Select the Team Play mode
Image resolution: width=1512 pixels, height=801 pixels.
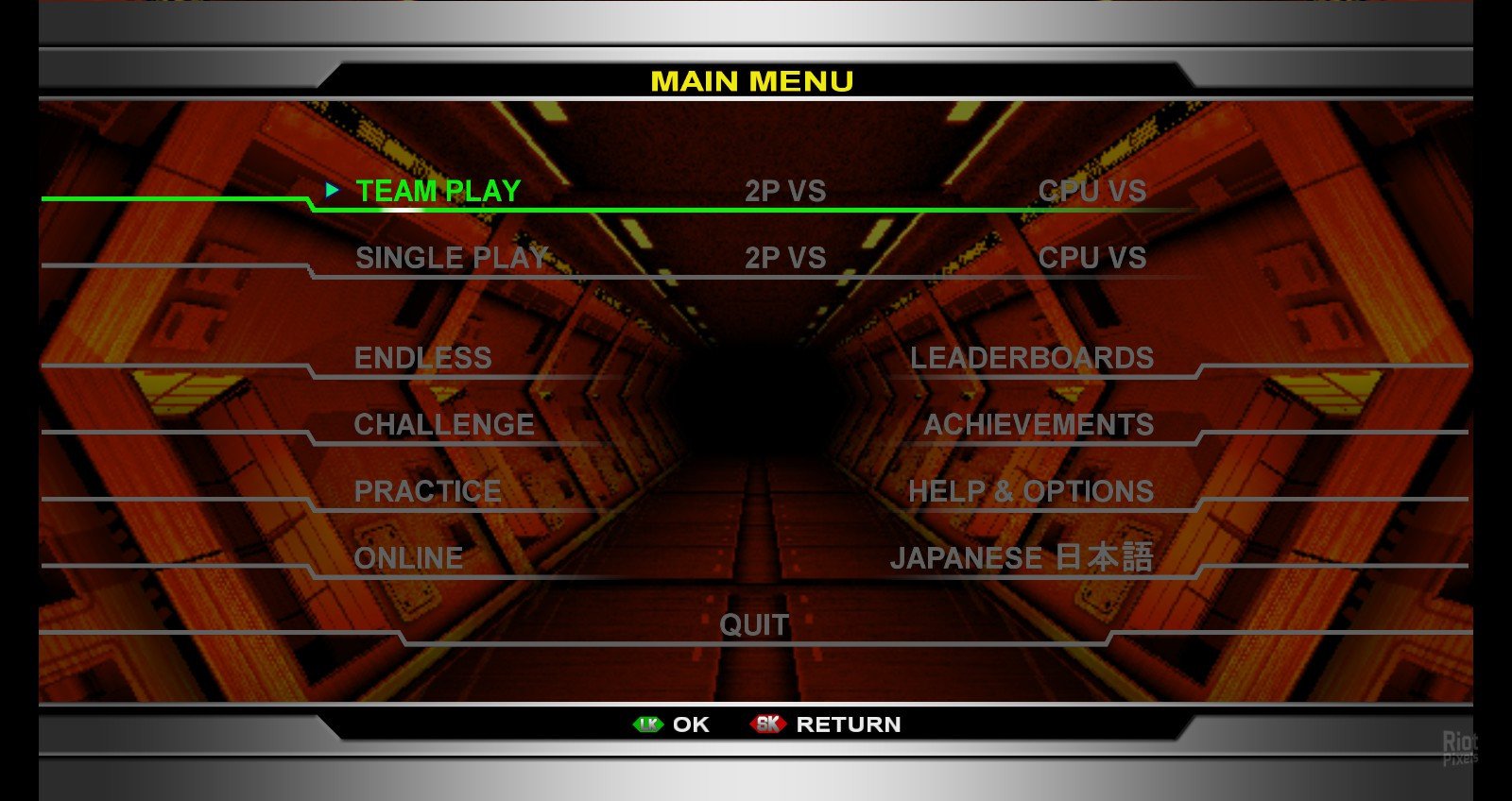pyautogui.click(x=438, y=191)
